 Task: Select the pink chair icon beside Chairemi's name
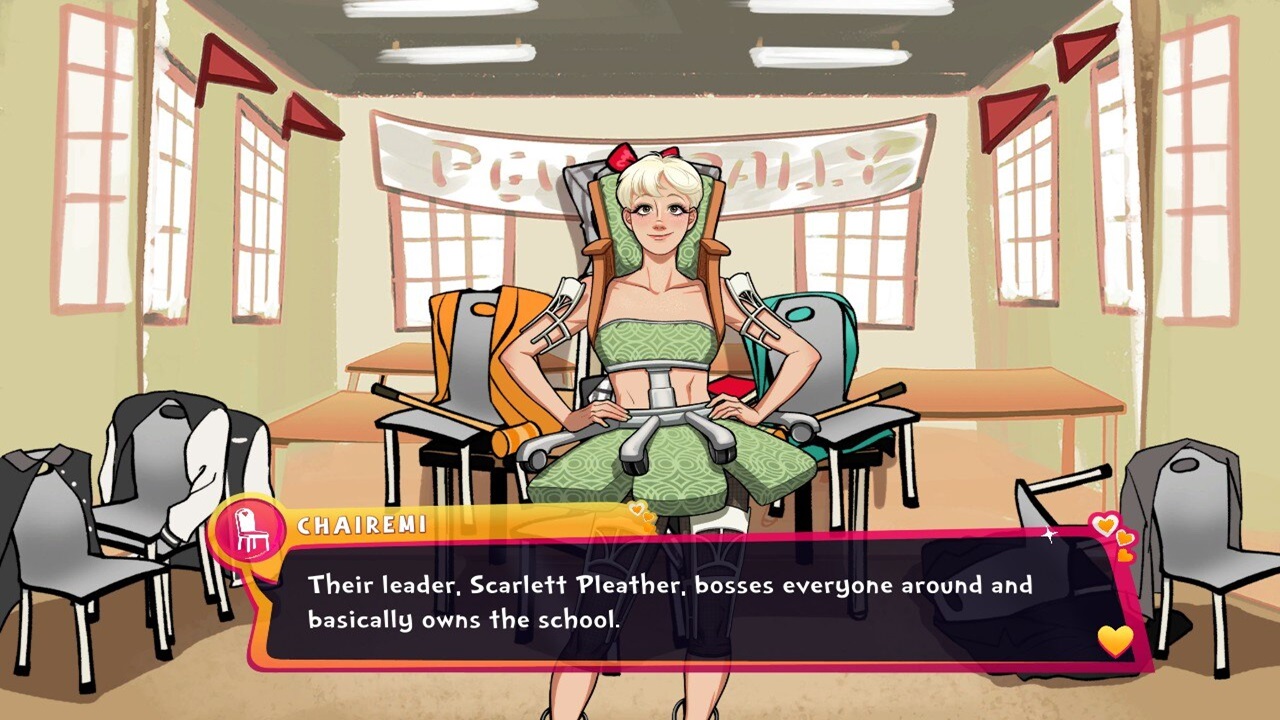click(x=251, y=530)
